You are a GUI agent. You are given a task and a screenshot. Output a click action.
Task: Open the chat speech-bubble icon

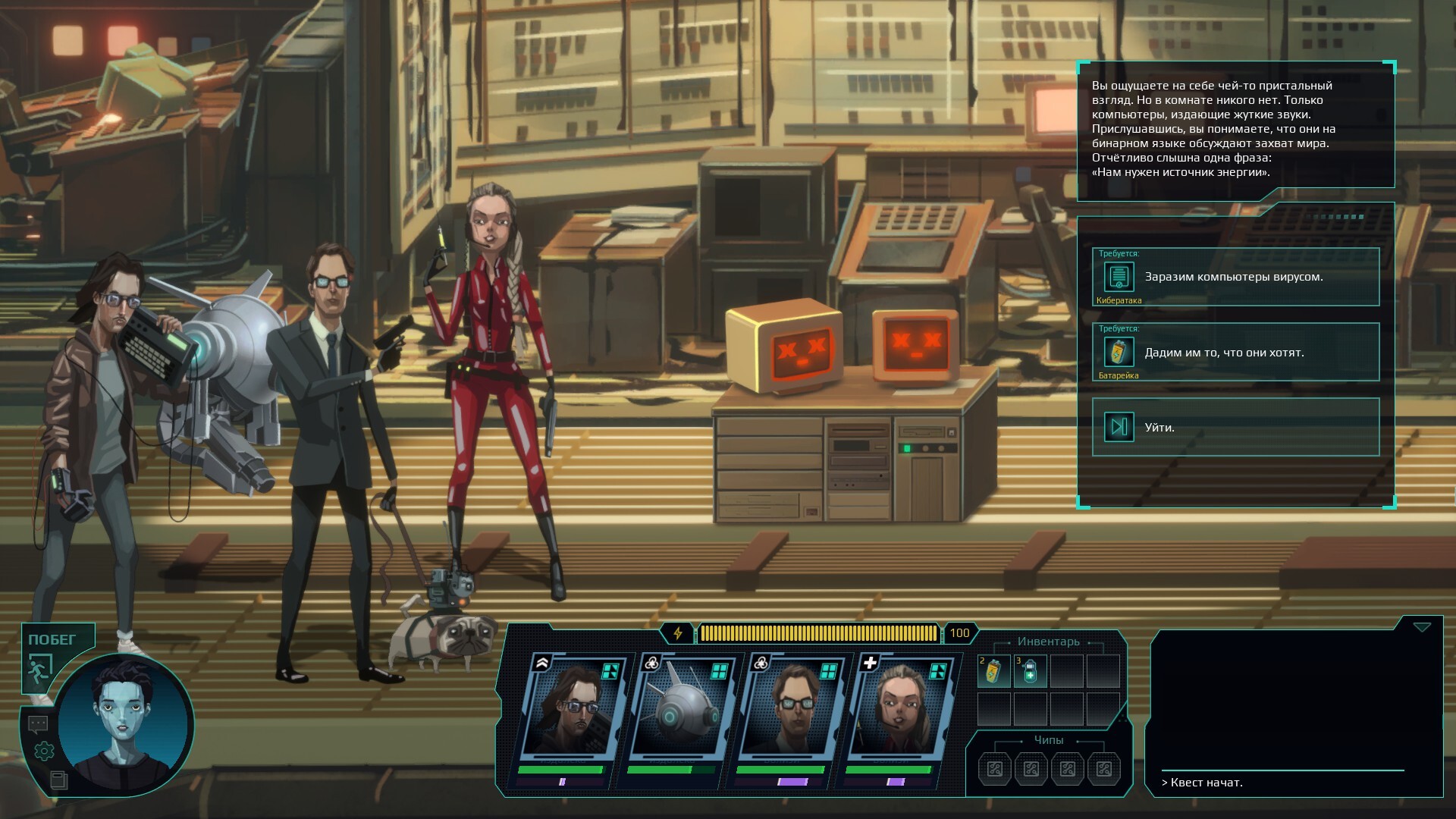pyautogui.click(x=38, y=724)
